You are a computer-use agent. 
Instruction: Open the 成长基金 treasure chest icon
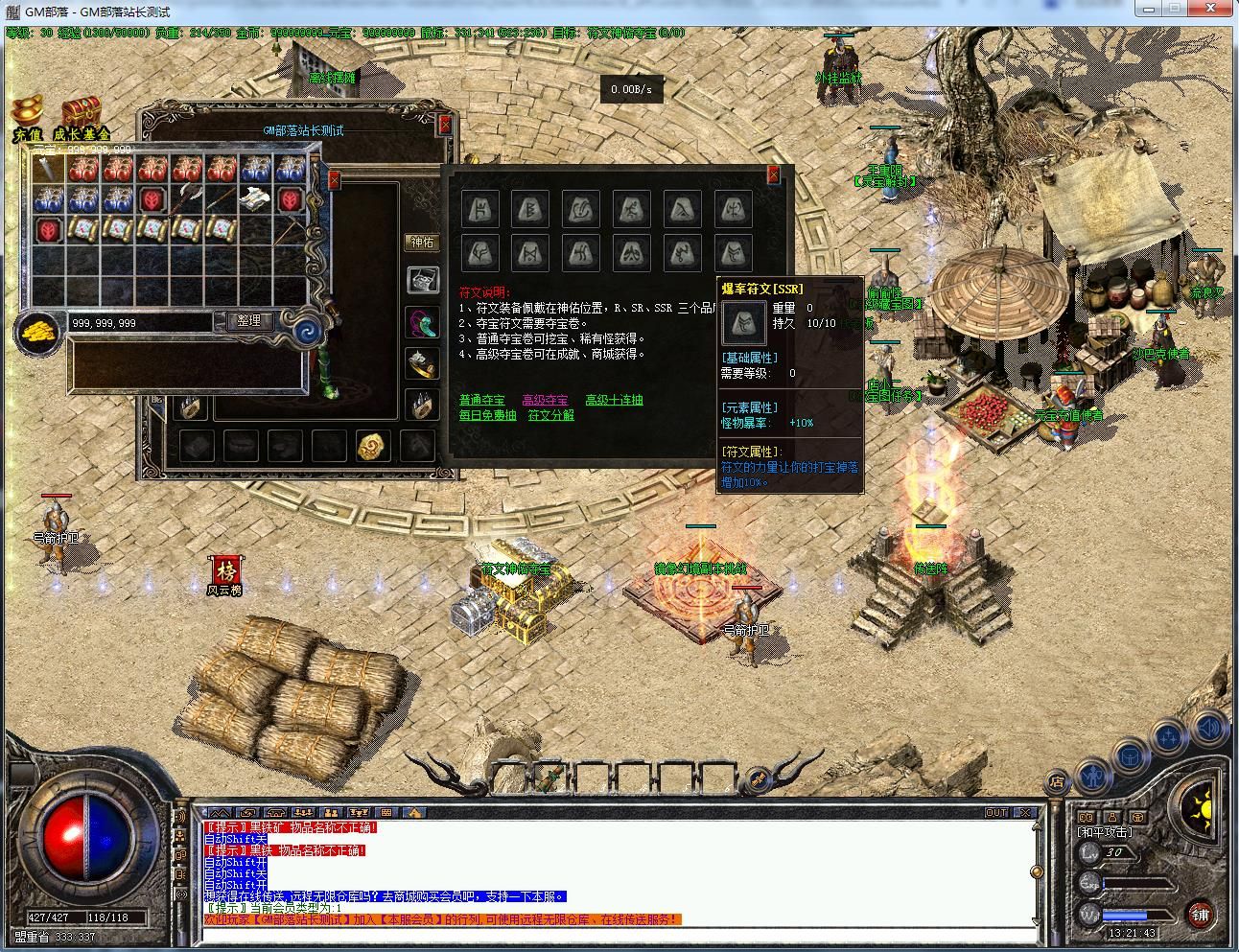[x=82, y=113]
